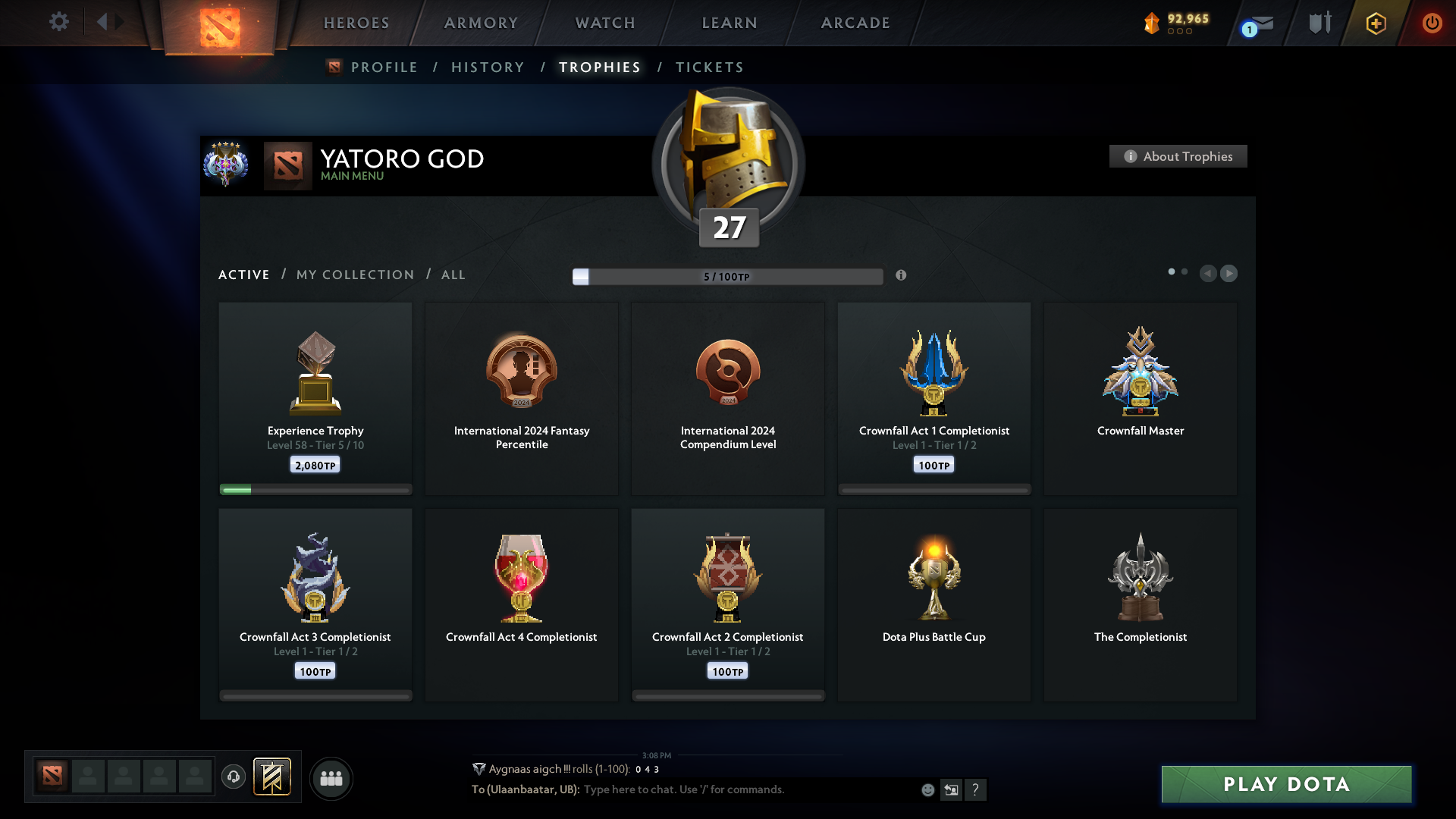Switch to the Arcade menu
The width and height of the screenshot is (1456, 819).
(855, 23)
